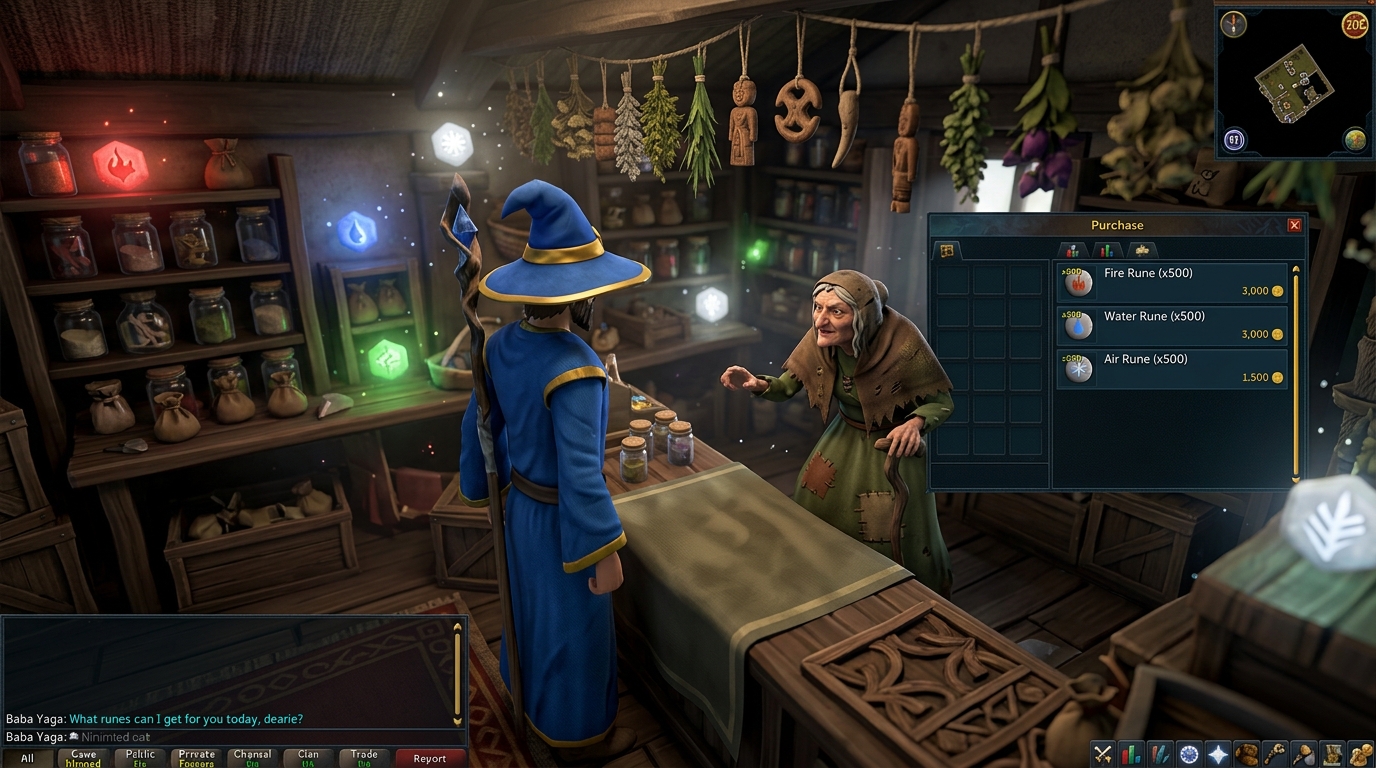Image resolution: width=1376 pixels, height=768 pixels.
Task: Click the gold coin counter above the minimap
Action: (x=1355, y=25)
